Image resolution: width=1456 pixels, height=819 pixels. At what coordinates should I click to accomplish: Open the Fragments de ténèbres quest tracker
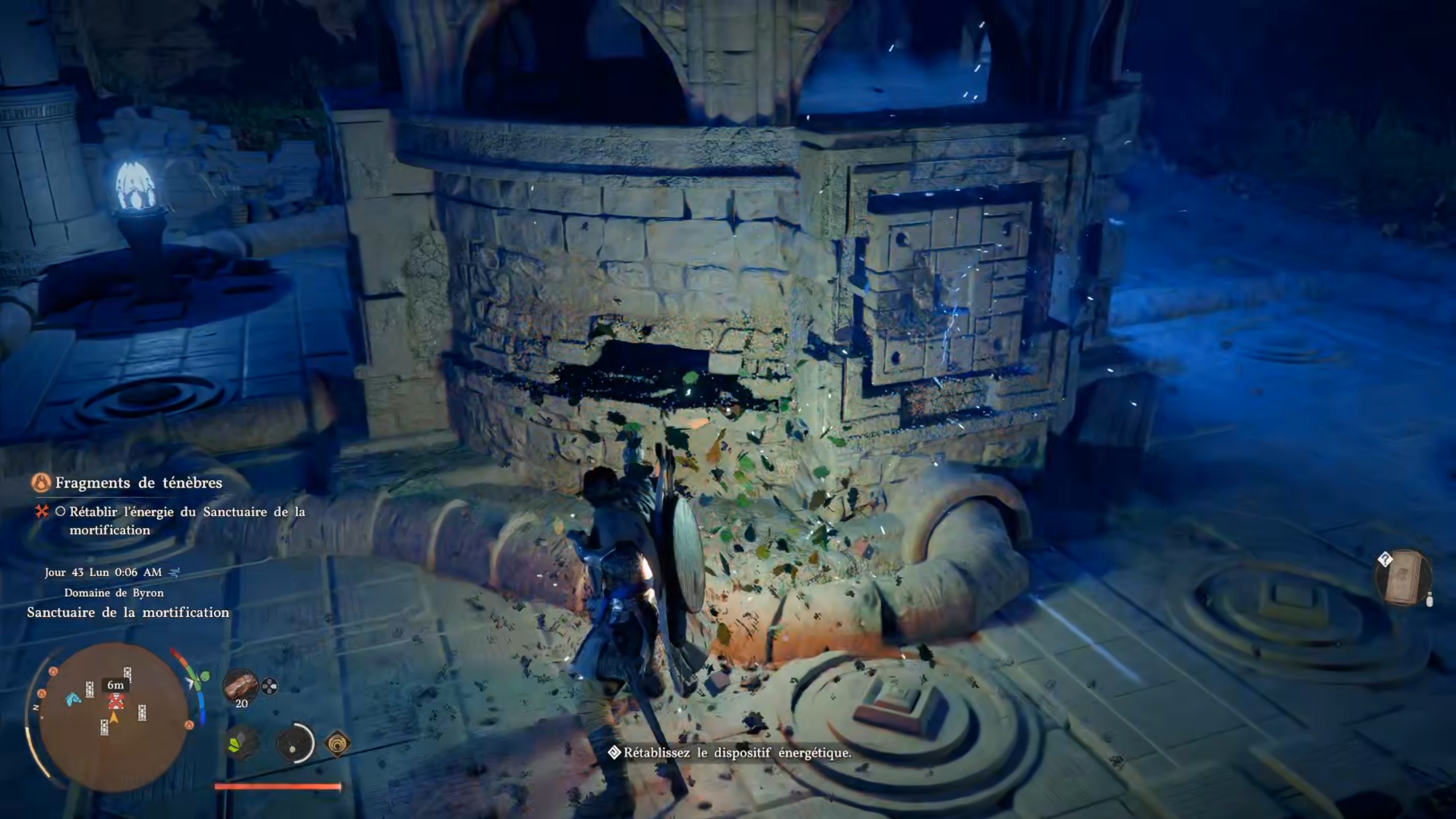[138, 483]
